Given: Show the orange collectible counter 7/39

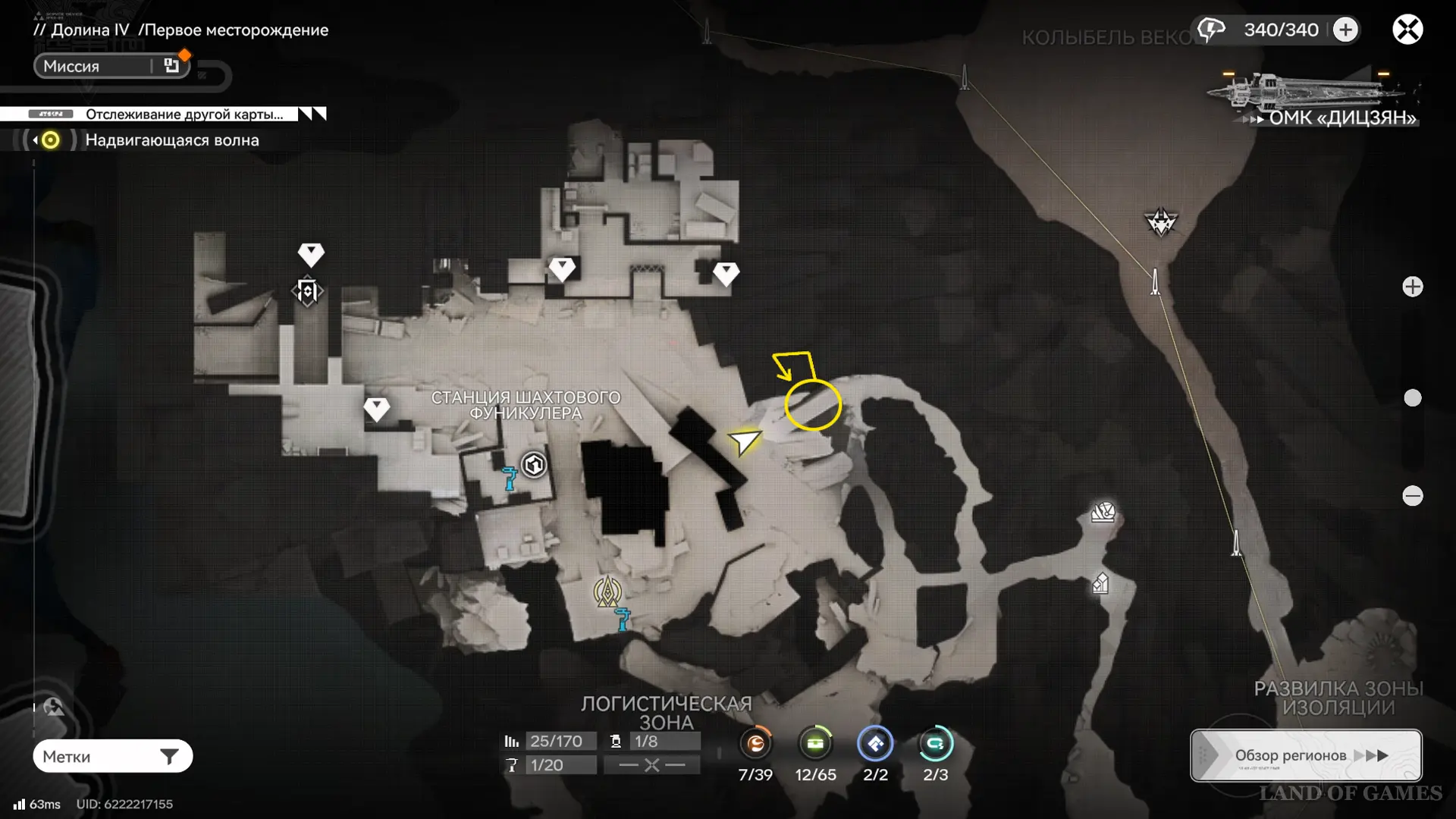Looking at the screenshot, I should pos(755,744).
